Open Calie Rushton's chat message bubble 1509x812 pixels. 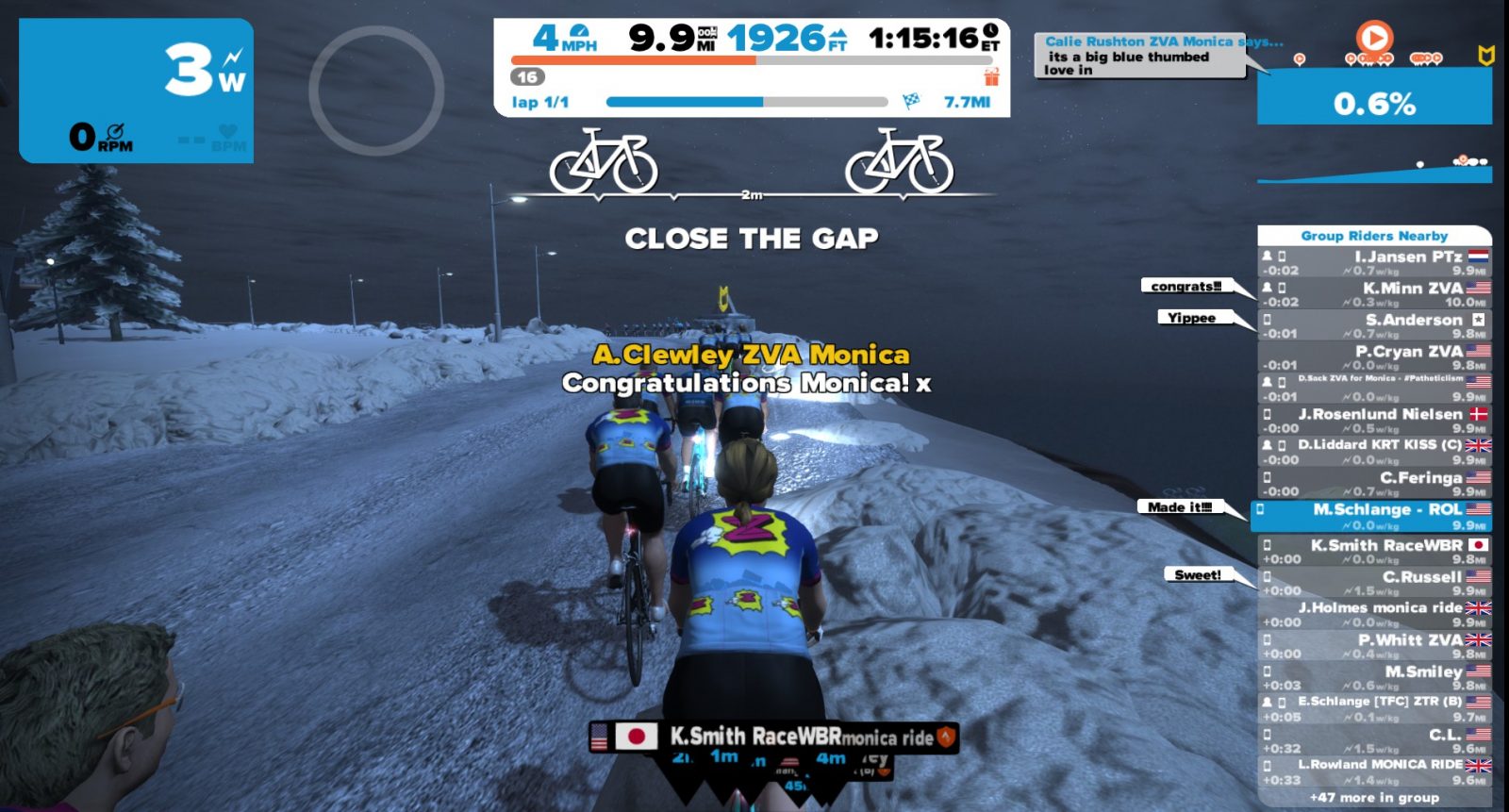(1140, 56)
